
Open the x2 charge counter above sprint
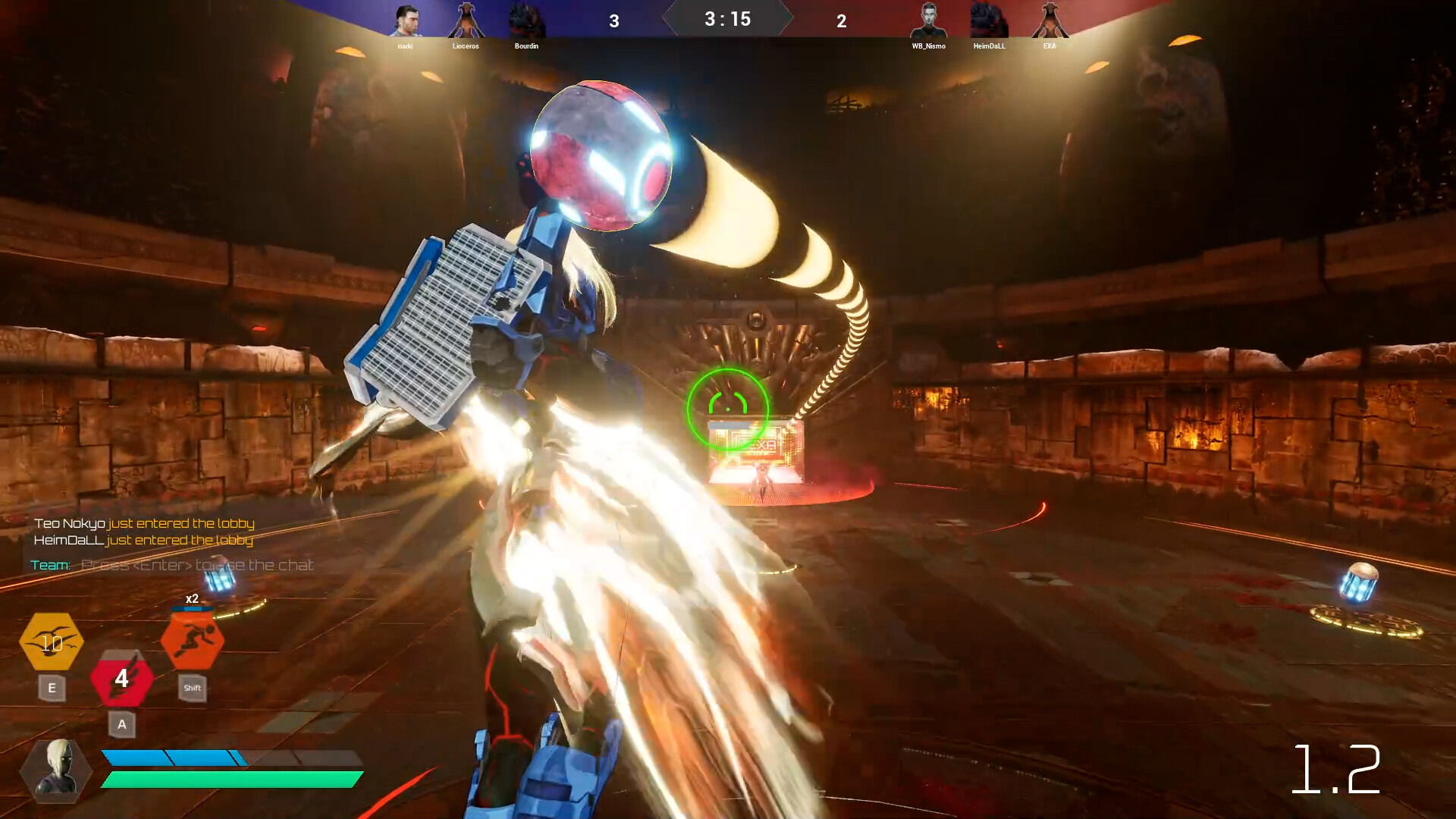[192, 598]
